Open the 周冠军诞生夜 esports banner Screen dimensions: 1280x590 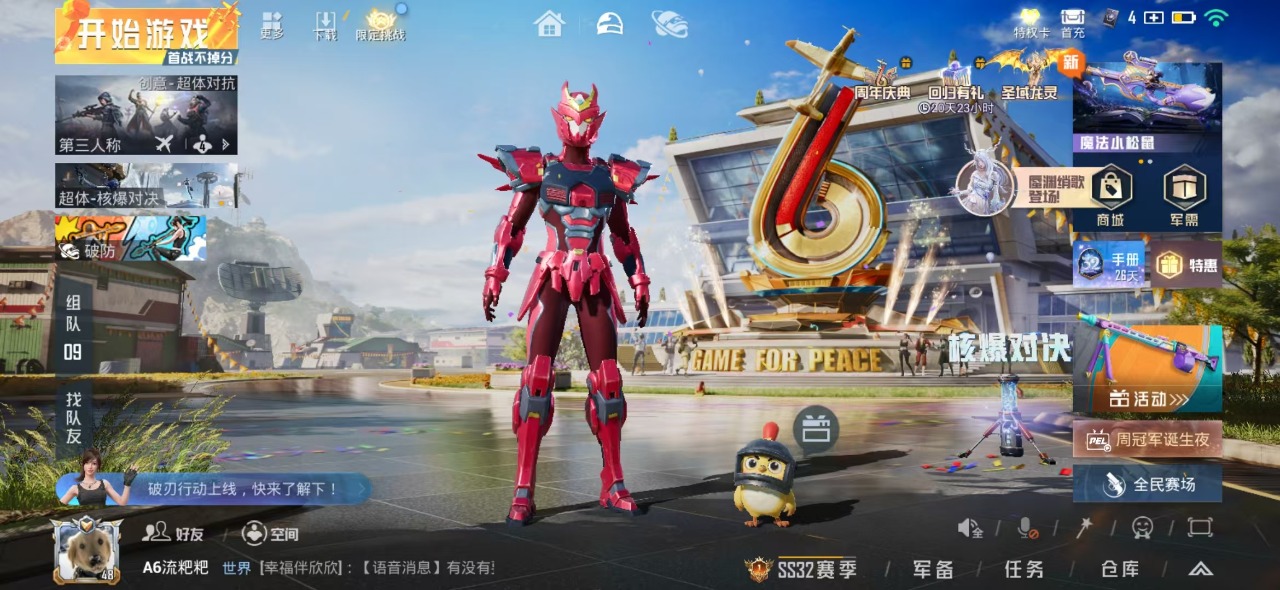click(1148, 439)
